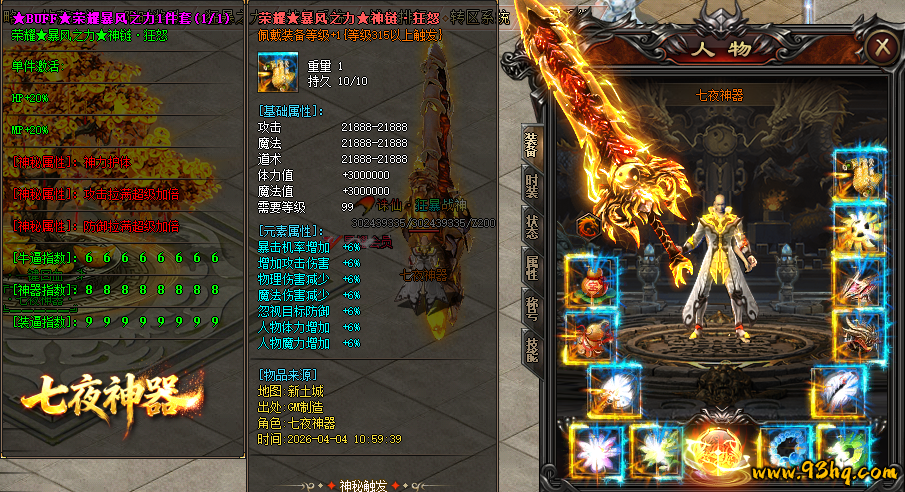
Task: Switch to the 装备 equipment tab
Action: 531,146
